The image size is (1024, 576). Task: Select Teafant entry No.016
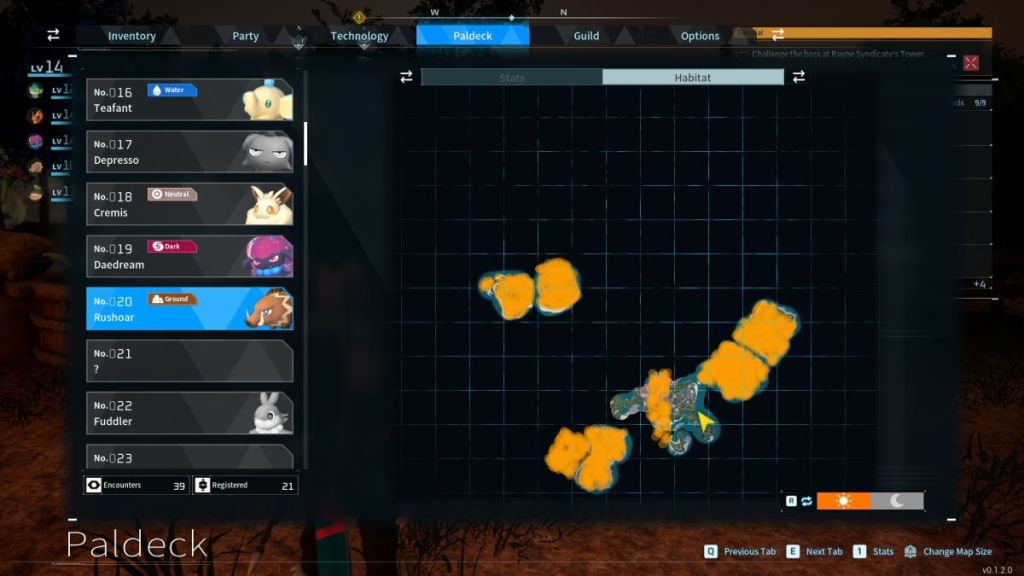[189, 100]
